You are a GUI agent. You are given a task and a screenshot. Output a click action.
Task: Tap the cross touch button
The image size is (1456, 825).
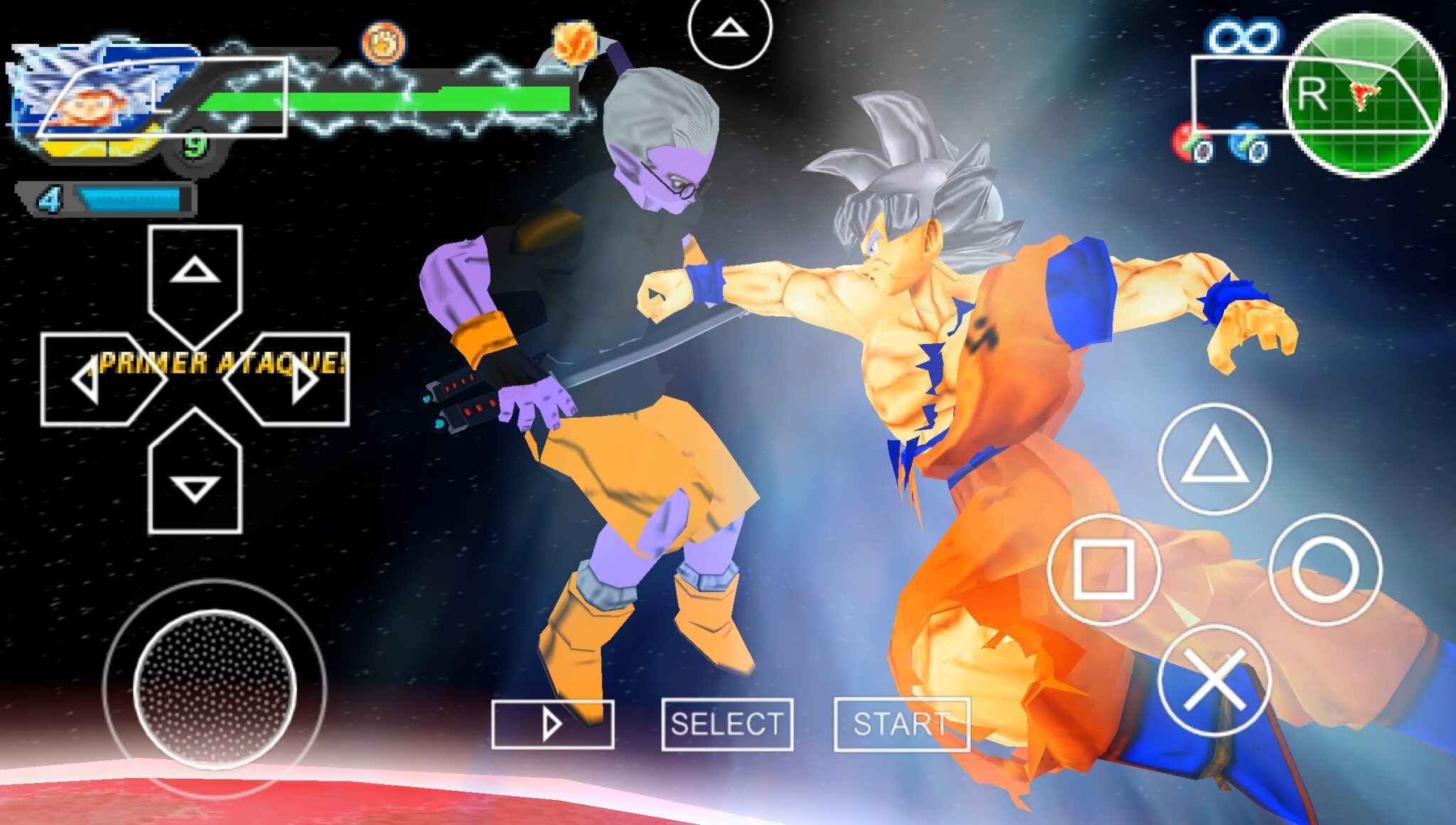click(1214, 681)
